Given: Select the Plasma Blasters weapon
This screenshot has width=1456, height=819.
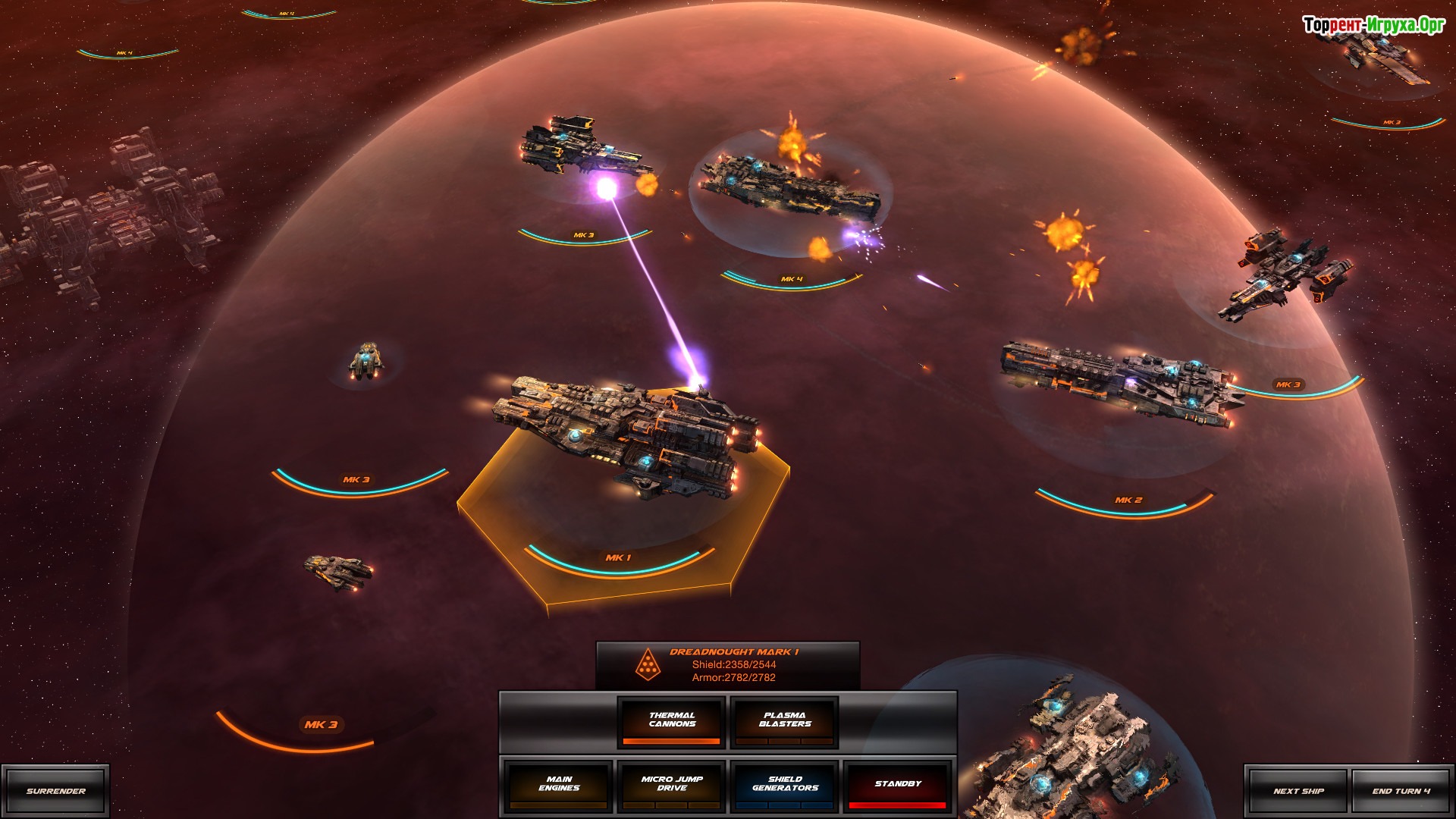Looking at the screenshot, I should [x=784, y=721].
